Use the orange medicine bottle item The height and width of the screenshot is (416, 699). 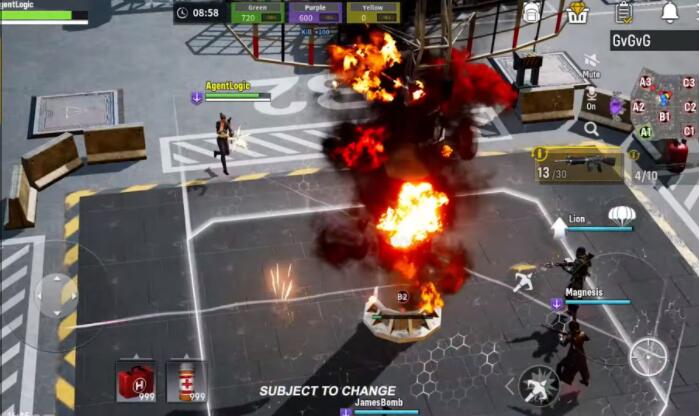186,380
